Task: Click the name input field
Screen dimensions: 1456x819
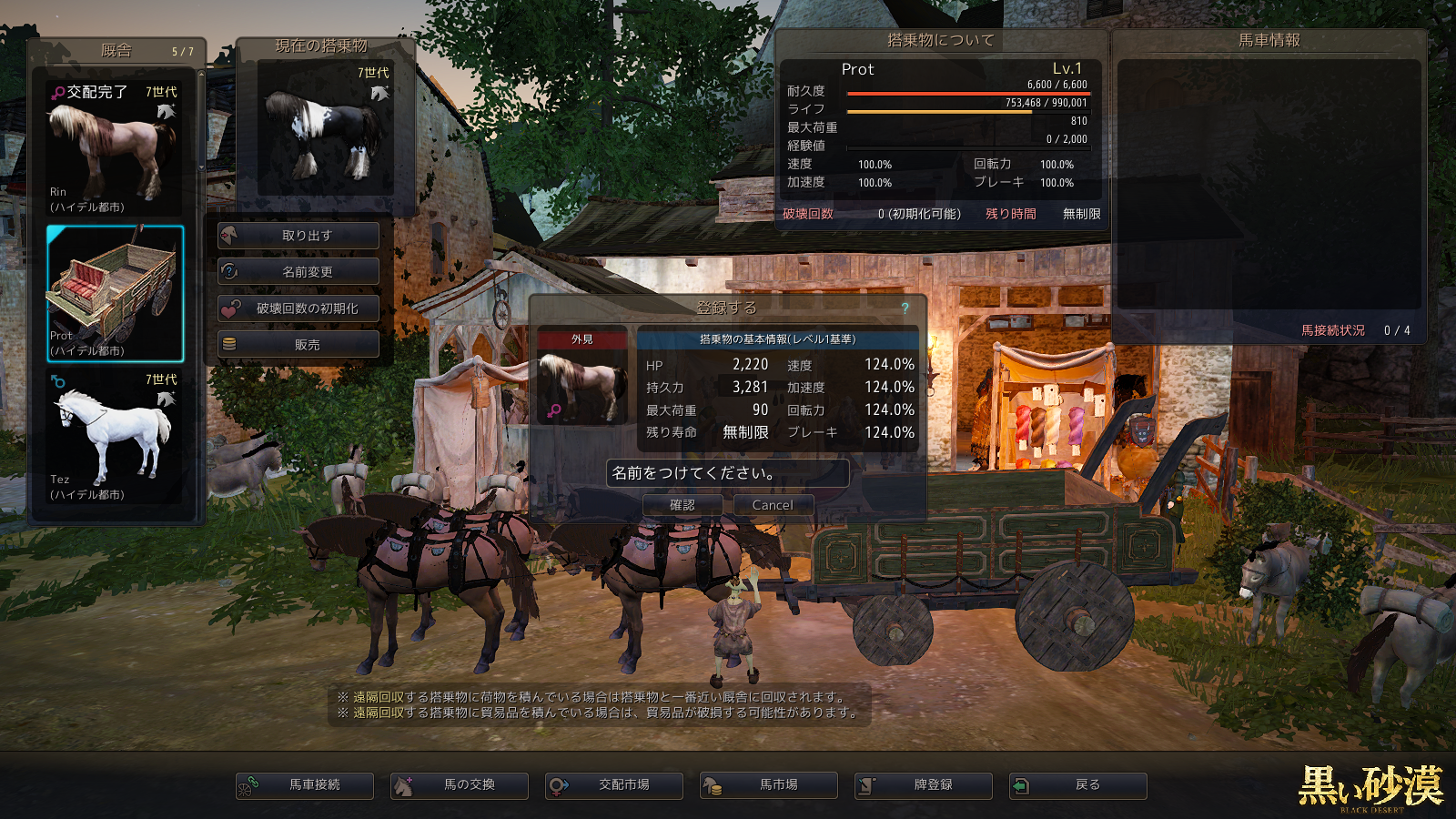Action: 727,473
